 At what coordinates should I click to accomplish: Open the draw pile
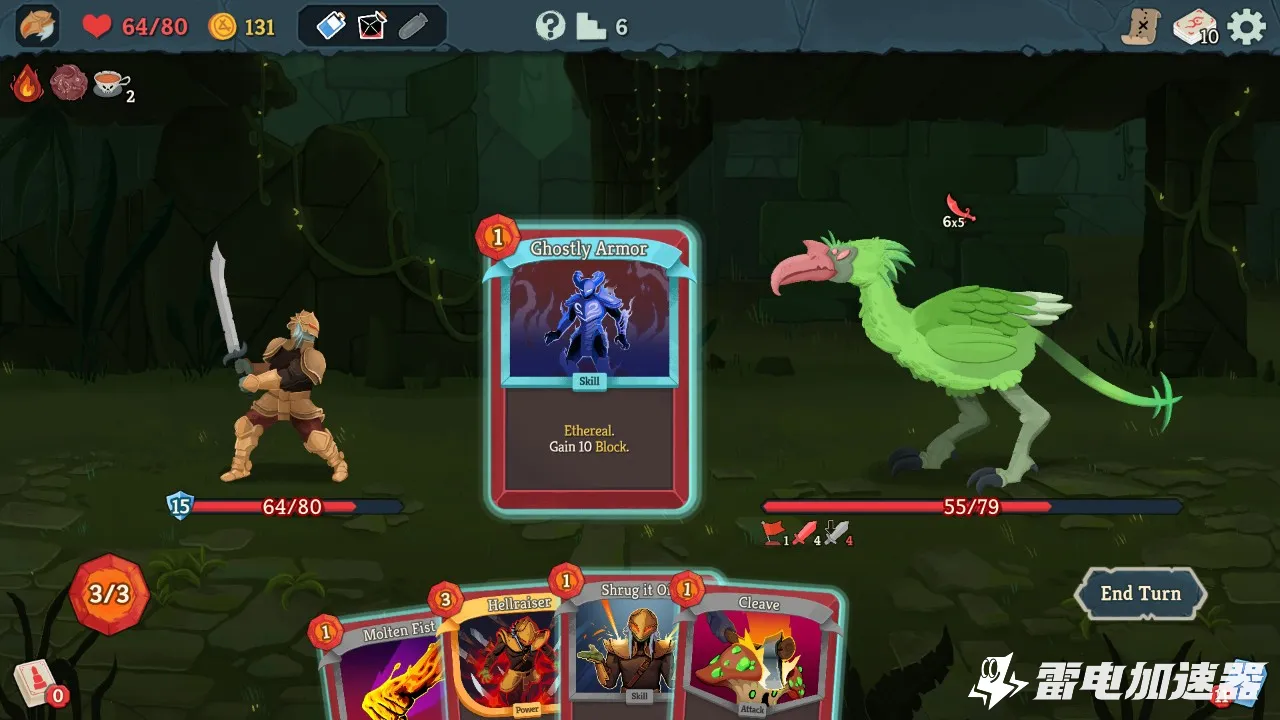click(x=35, y=683)
